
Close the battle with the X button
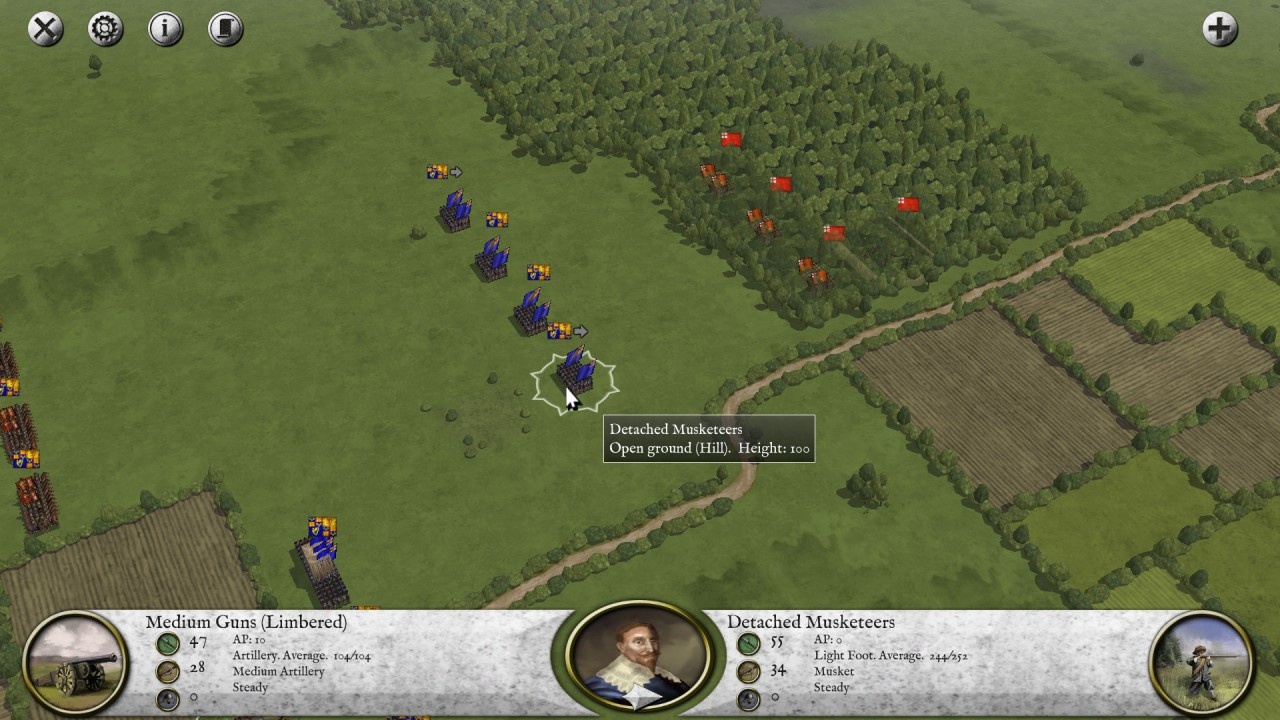45,28
